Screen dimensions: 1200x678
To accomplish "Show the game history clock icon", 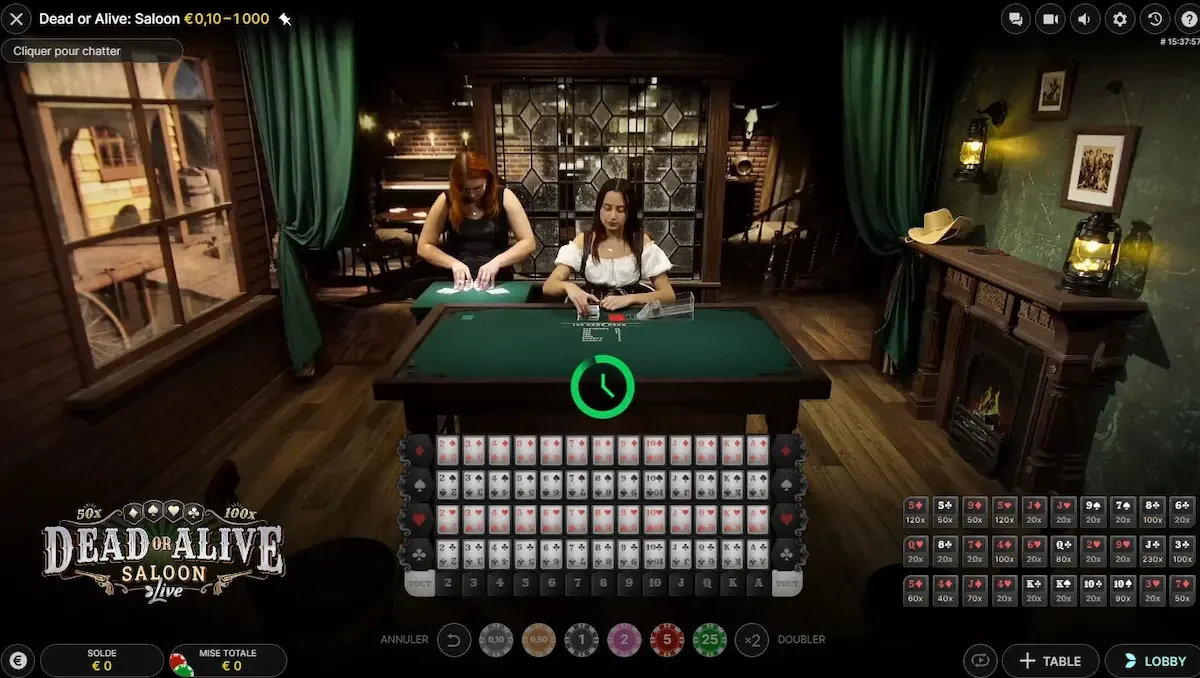I will (x=1156, y=19).
